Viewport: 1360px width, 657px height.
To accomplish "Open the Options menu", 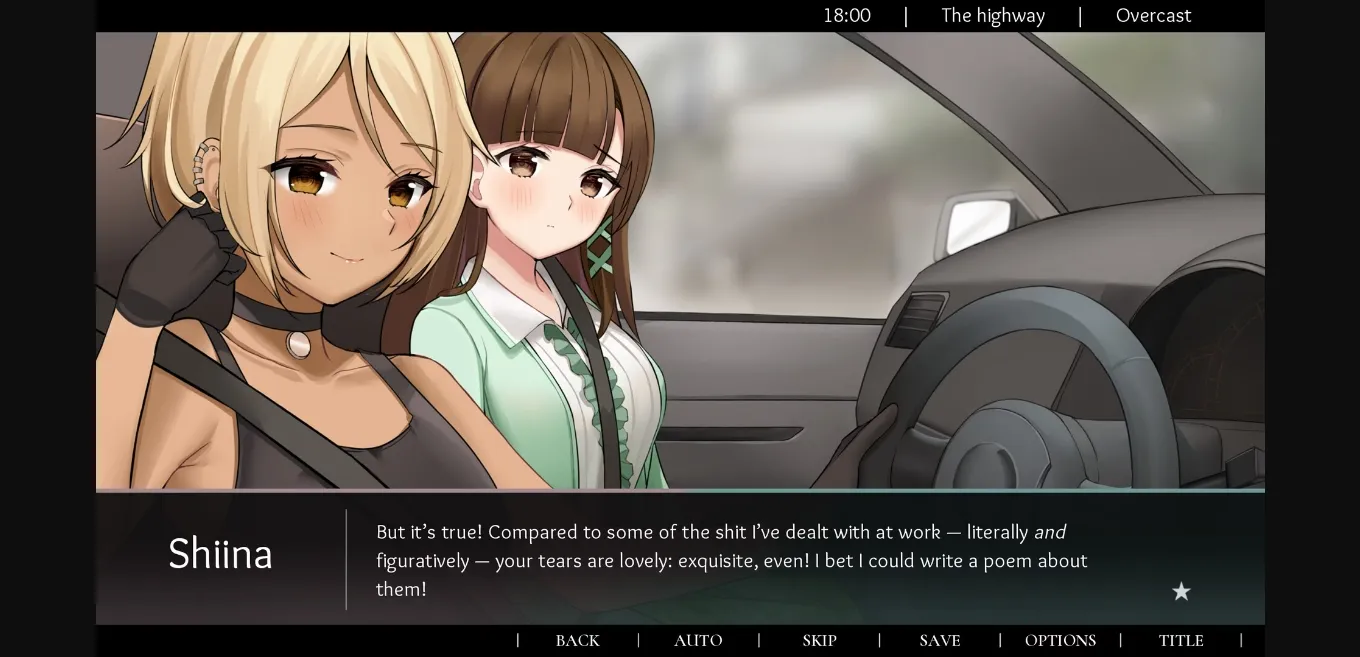I will pos(1060,641).
